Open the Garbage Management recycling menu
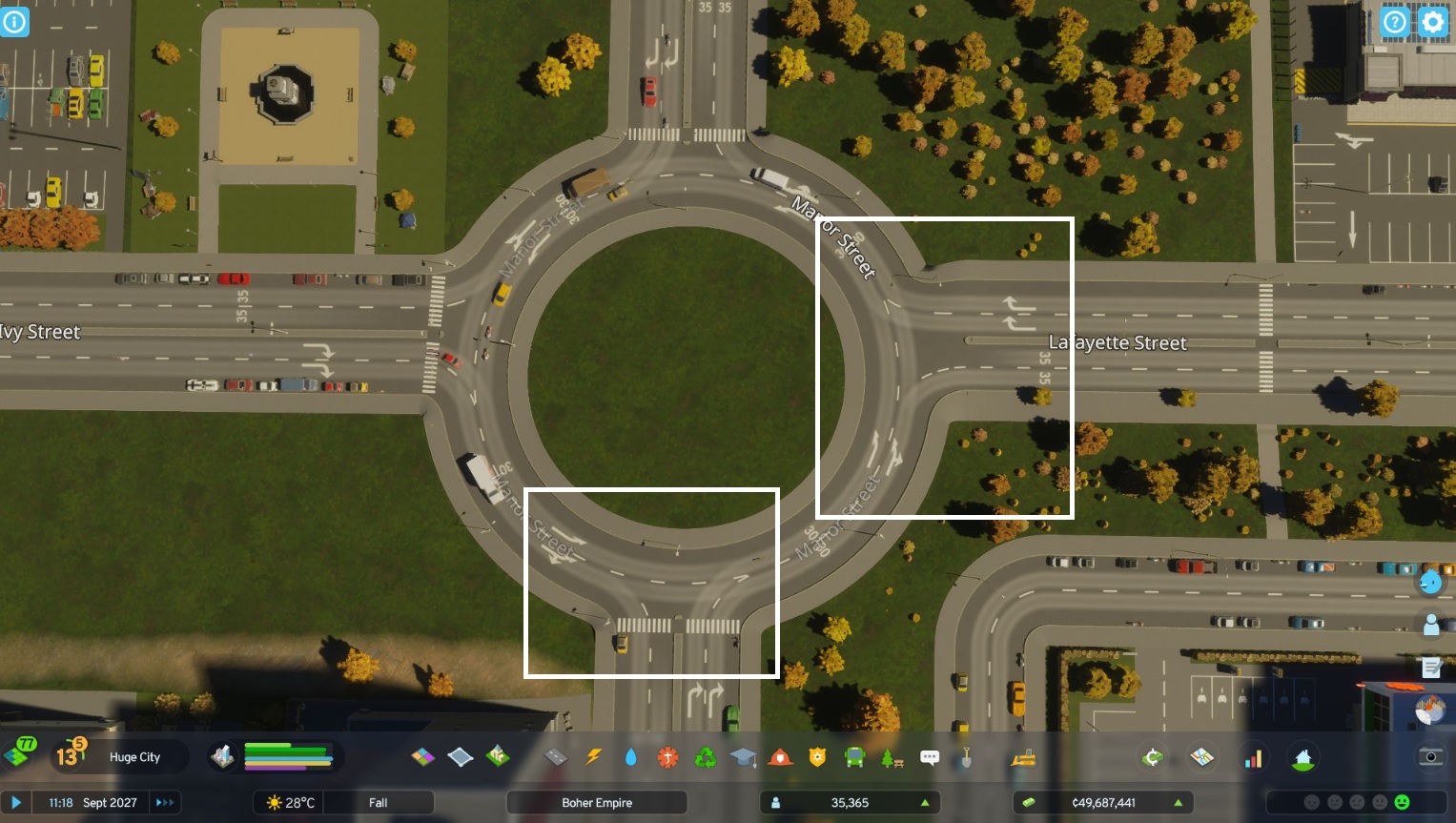Image resolution: width=1456 pixels, height=823 pixels. pos(706,757)
